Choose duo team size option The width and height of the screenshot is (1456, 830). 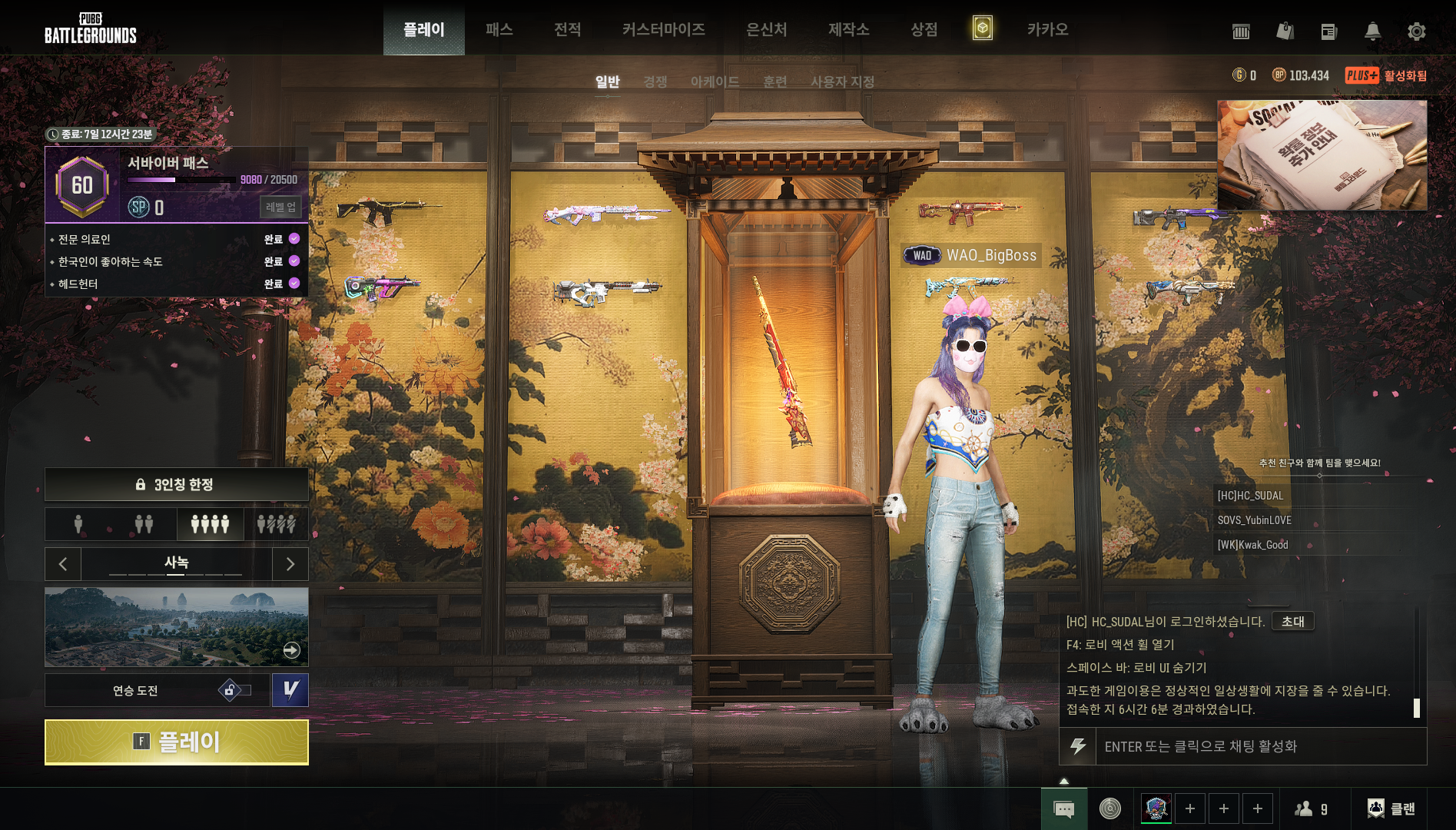[144, 524]
